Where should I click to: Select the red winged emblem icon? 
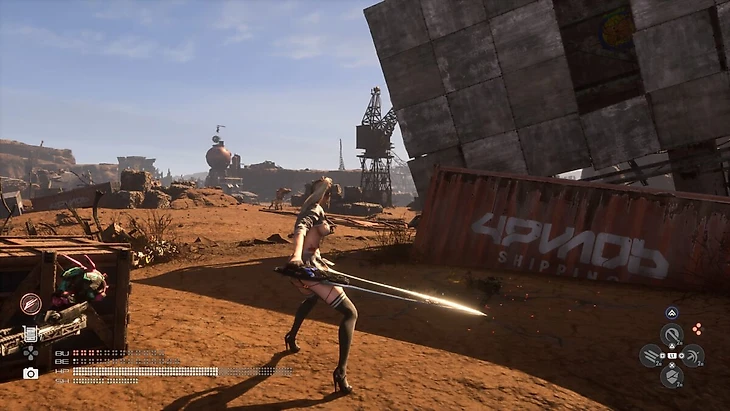pos(30,304)
